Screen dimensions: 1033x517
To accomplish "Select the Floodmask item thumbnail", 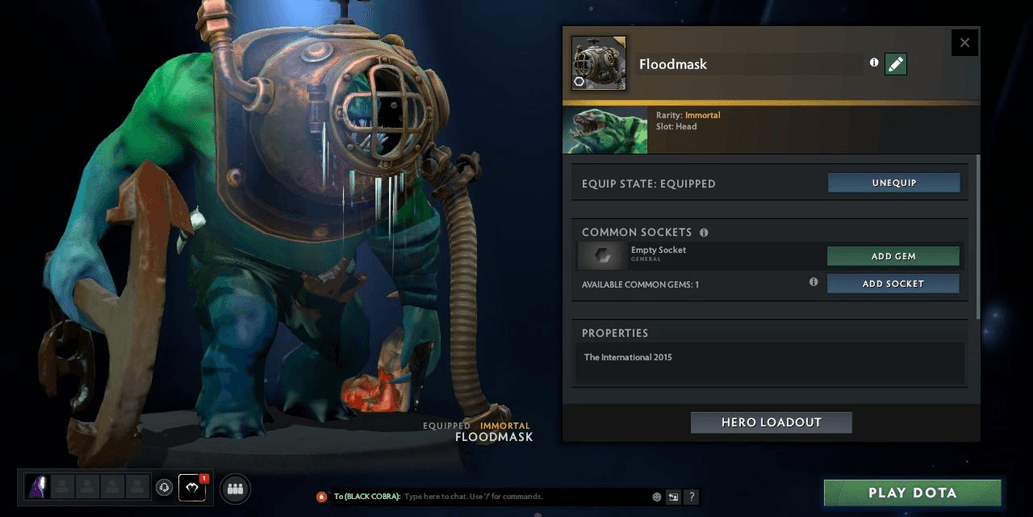I will tap(599, 64).
